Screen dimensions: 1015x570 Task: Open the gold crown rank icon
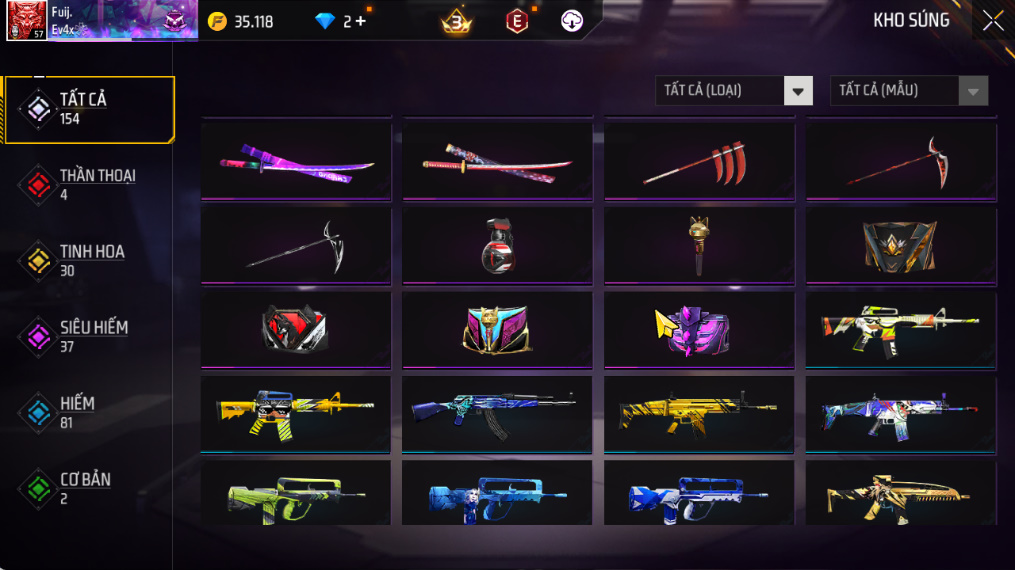(x=456, y=21)
